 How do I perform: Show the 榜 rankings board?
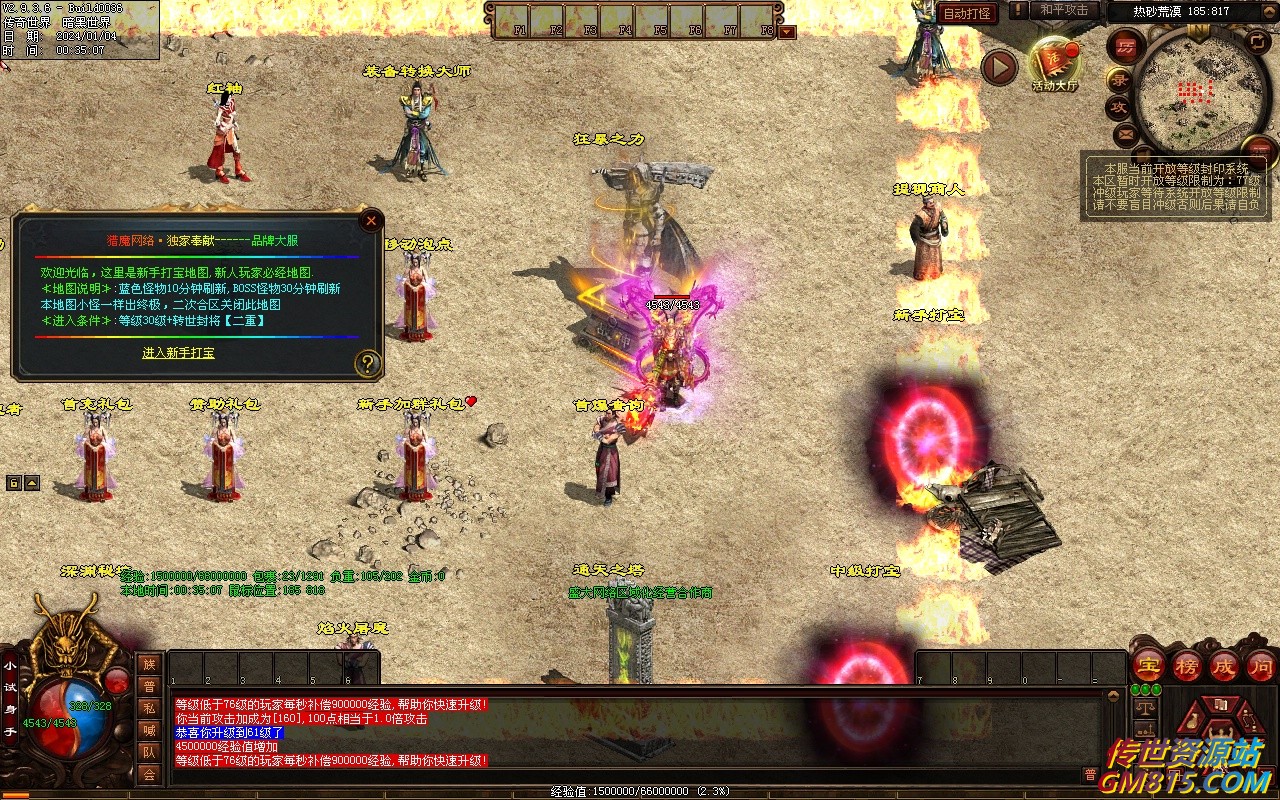[1187, 665]
